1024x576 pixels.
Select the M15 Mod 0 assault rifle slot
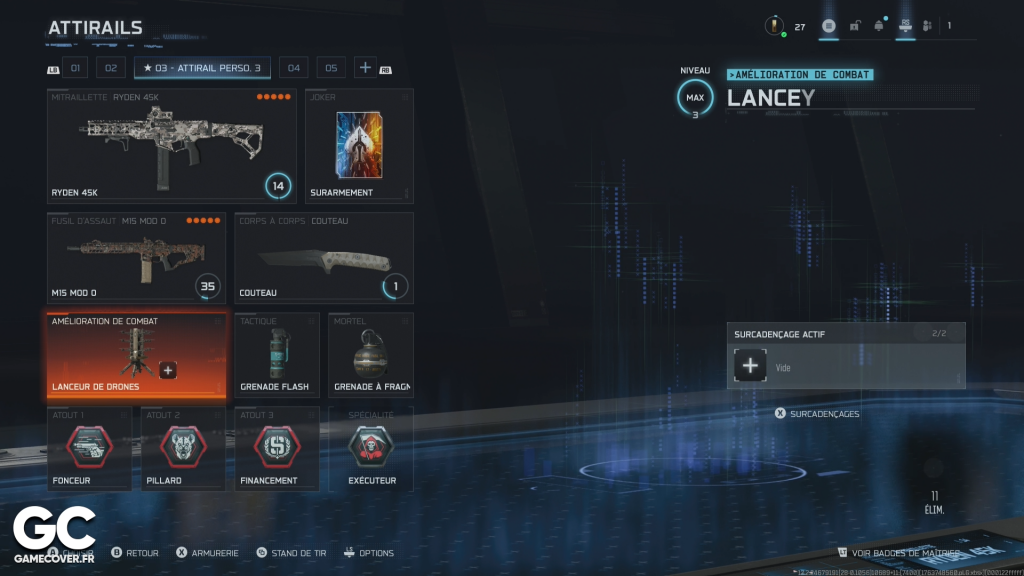(x=136, y=257)
